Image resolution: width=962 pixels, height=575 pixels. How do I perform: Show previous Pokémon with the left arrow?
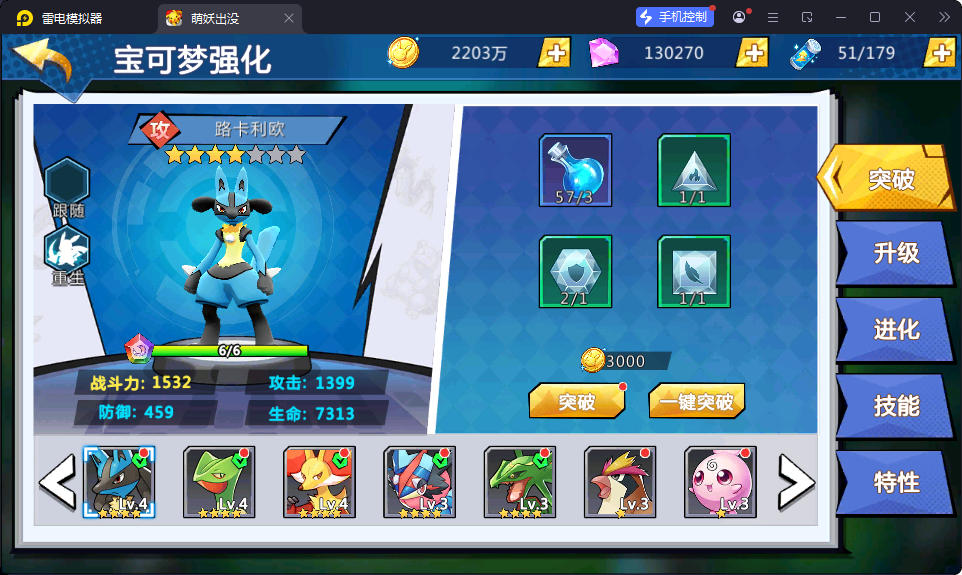(57, 483)
